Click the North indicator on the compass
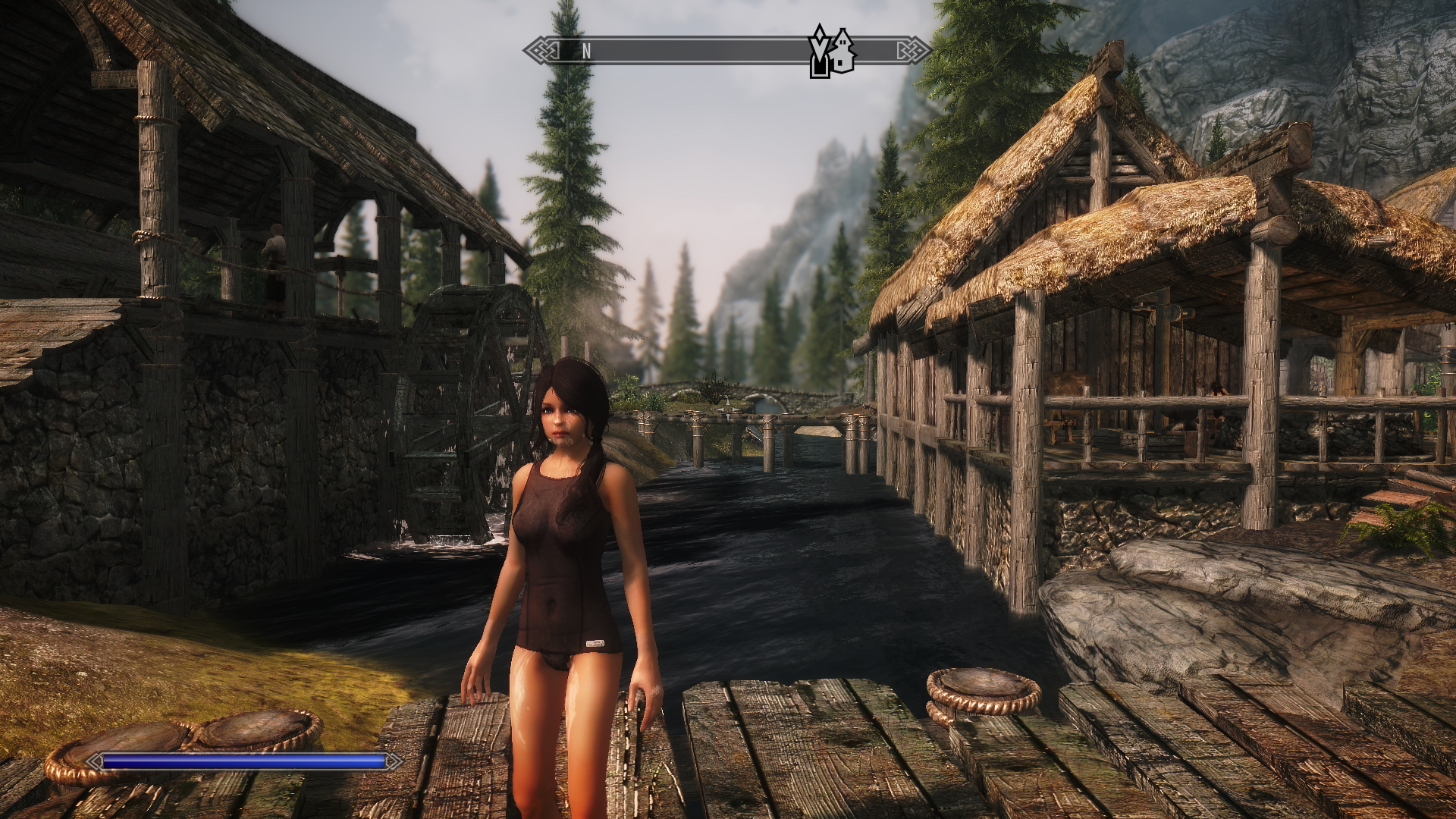The height and width of the screenshot is (819, 1456). tap(586, 52)
